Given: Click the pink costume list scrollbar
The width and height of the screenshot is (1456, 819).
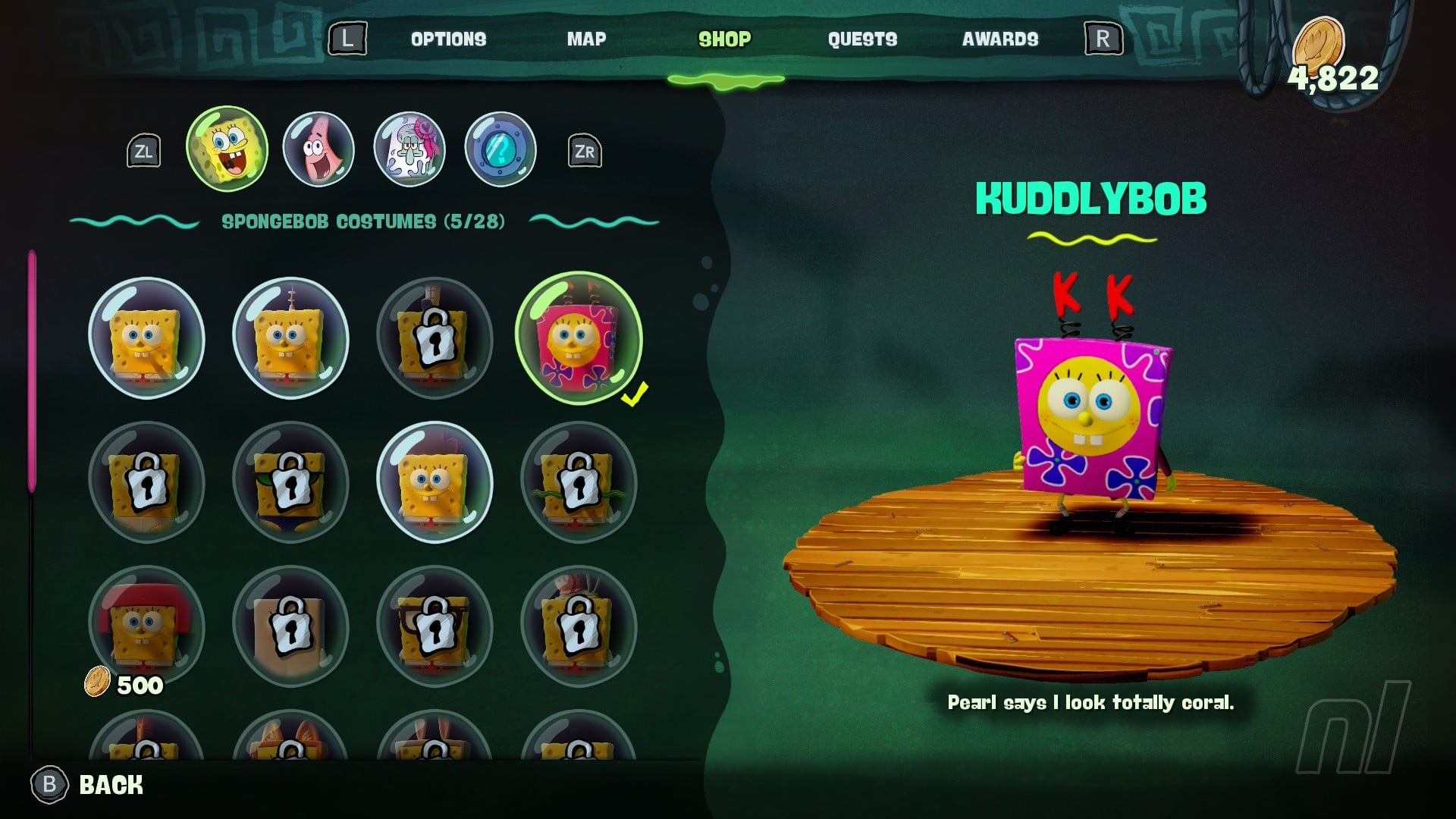Looking at the screenshot, I should click(x=32, y=372).
